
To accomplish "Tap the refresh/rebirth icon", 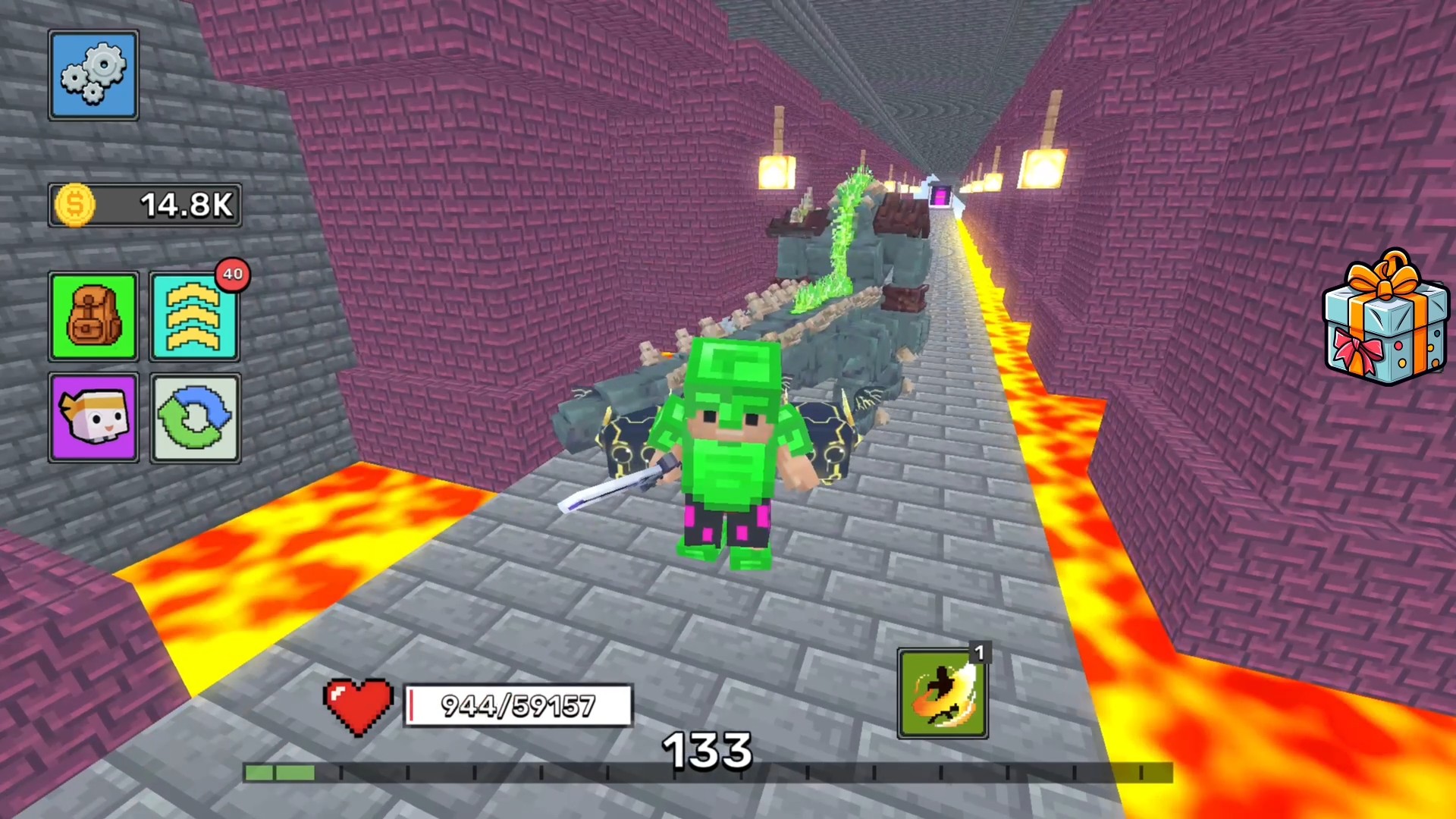I will tap(194, 418).
